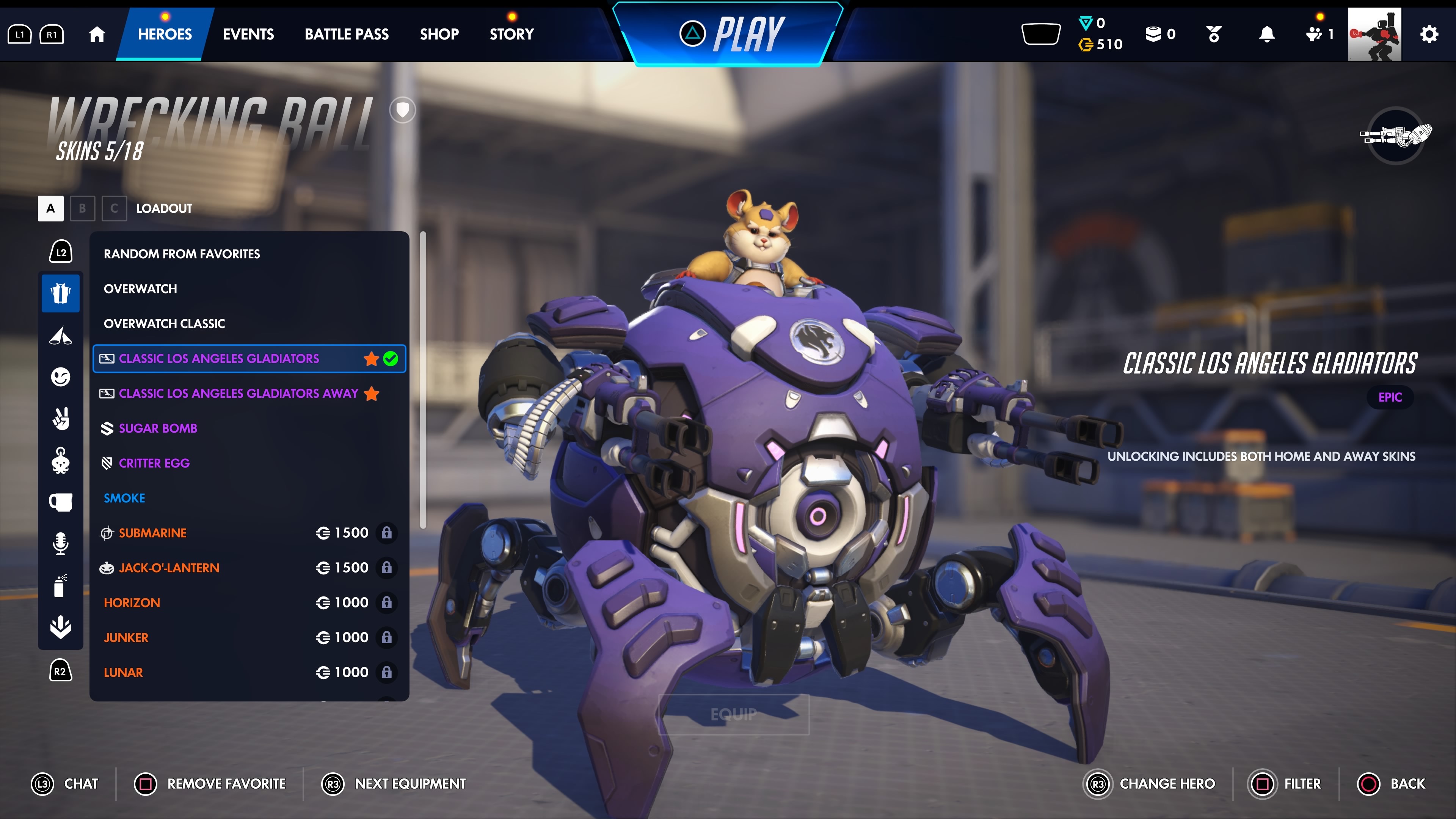Select the Overwatch Classic skin
This screenshot has width=1456, height=819.
tap(164, 323)
